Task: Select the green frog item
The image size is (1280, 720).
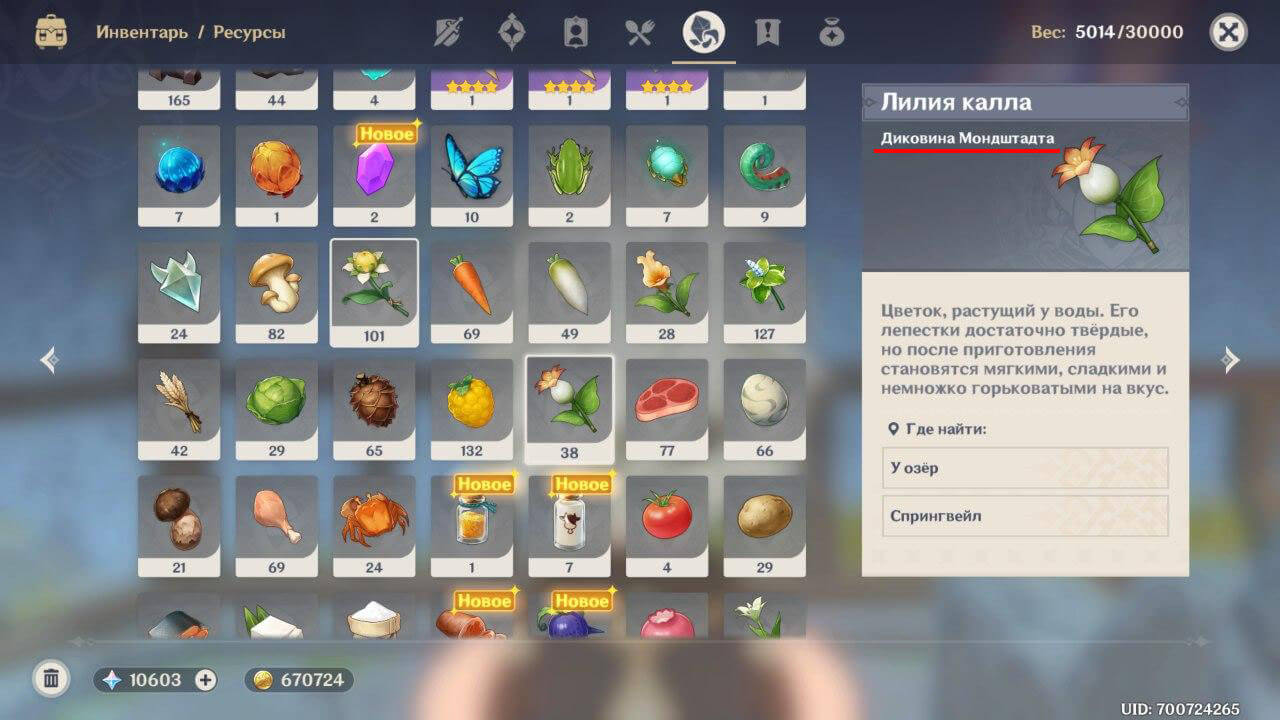Action: click(x=569, y=175)
